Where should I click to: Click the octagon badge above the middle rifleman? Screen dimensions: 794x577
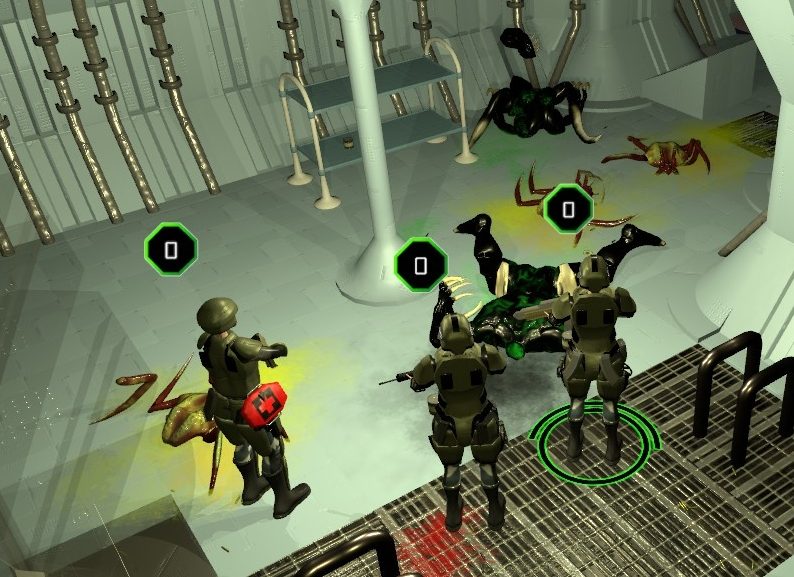[421, 265]
